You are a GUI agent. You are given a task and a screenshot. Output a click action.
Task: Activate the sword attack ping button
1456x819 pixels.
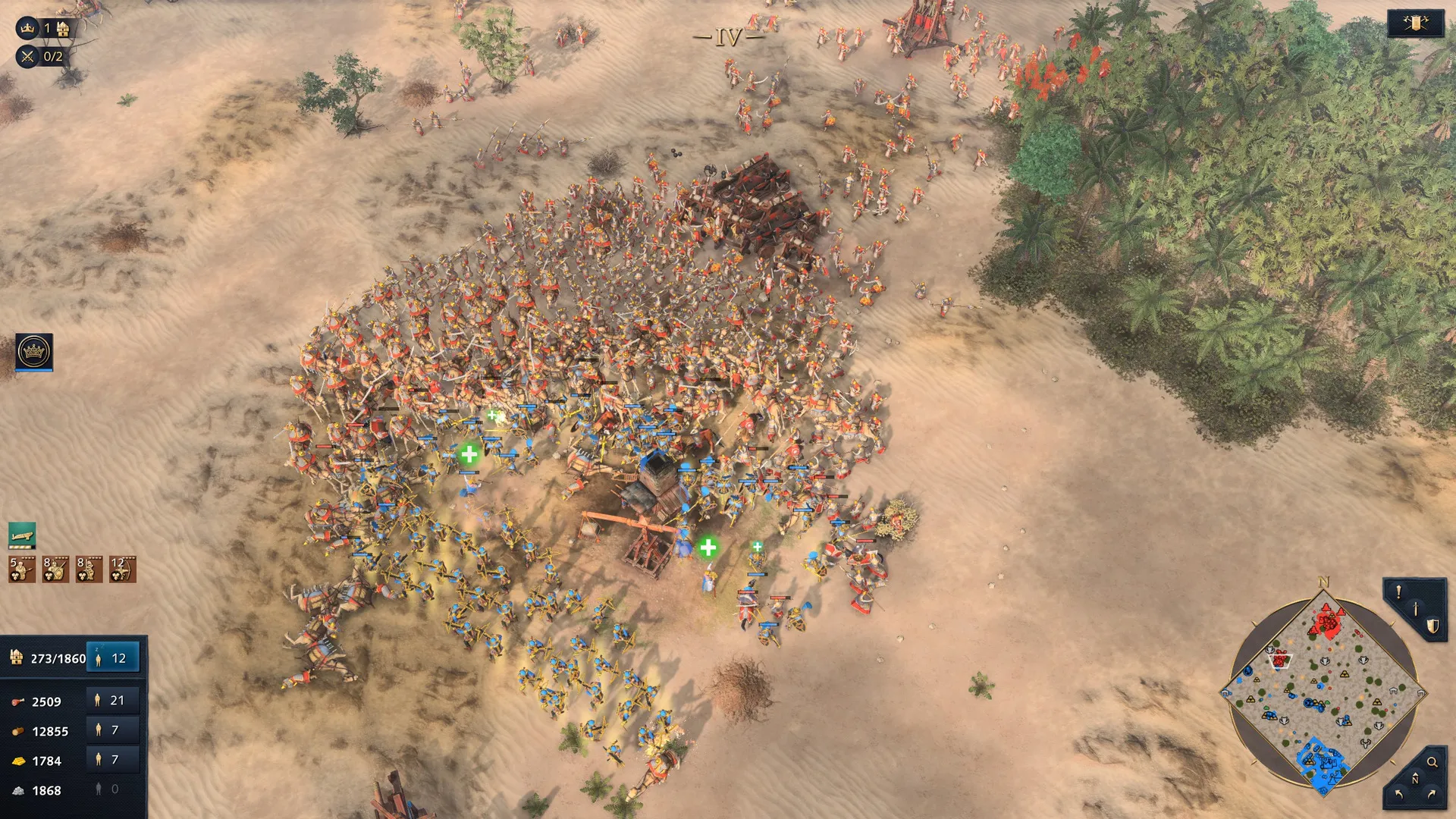[x=1416, y=609]
